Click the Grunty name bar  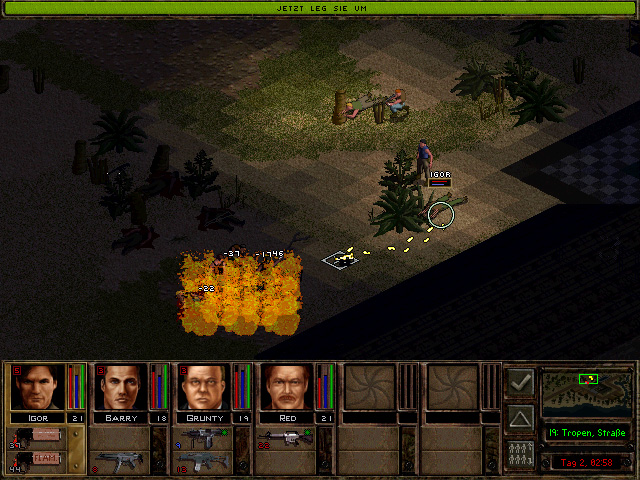(204, 417)
